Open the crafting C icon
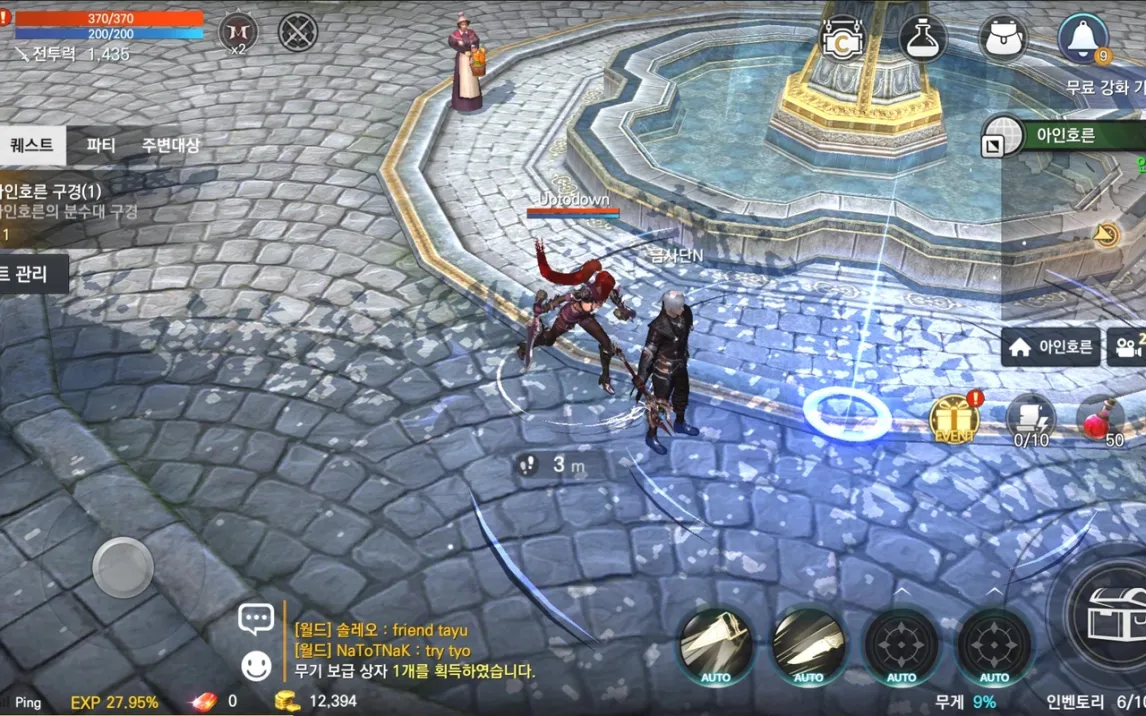1146x716 pixels. click(x=842, y=38)
